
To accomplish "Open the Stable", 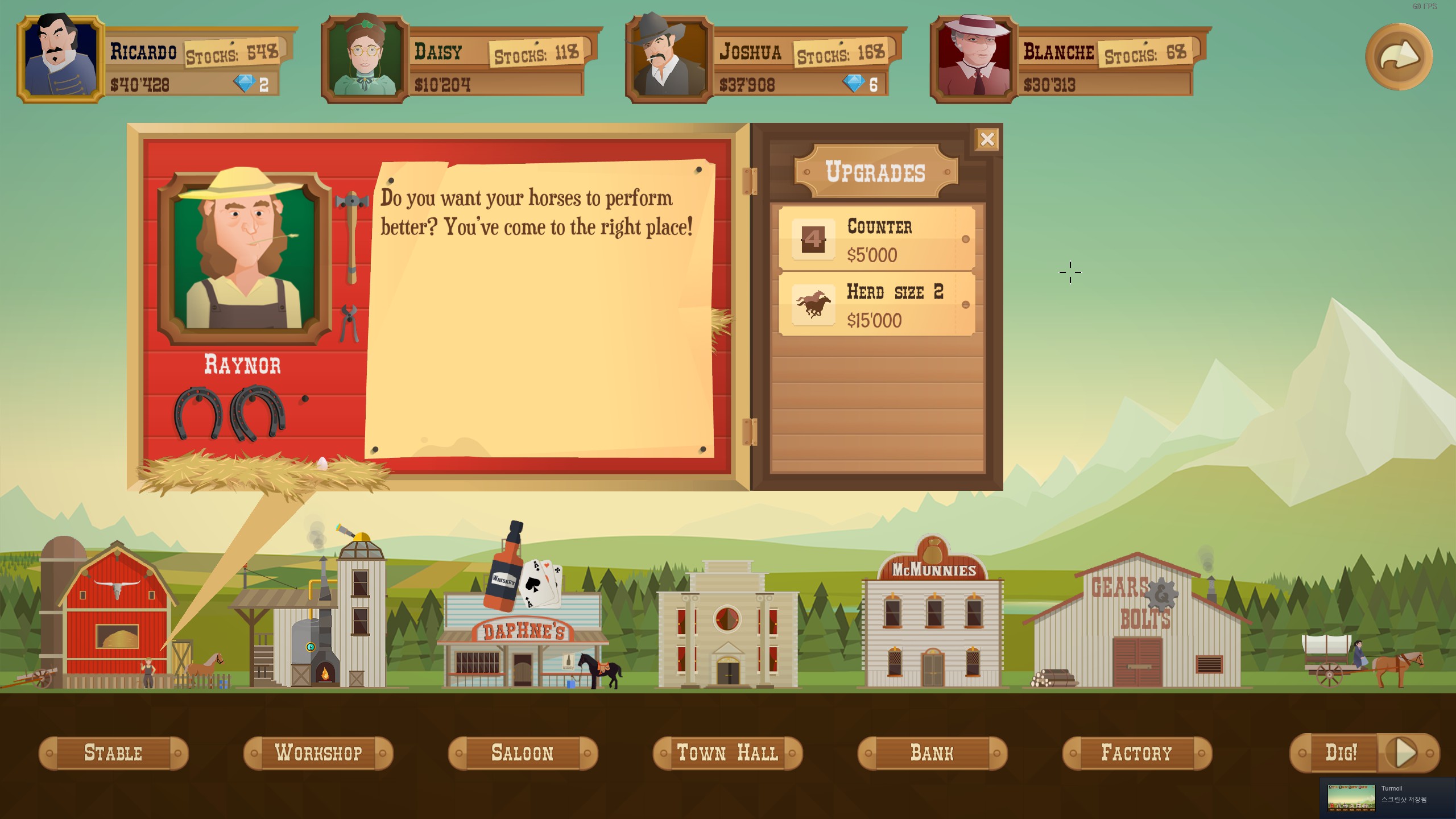I will click(113, 753).
